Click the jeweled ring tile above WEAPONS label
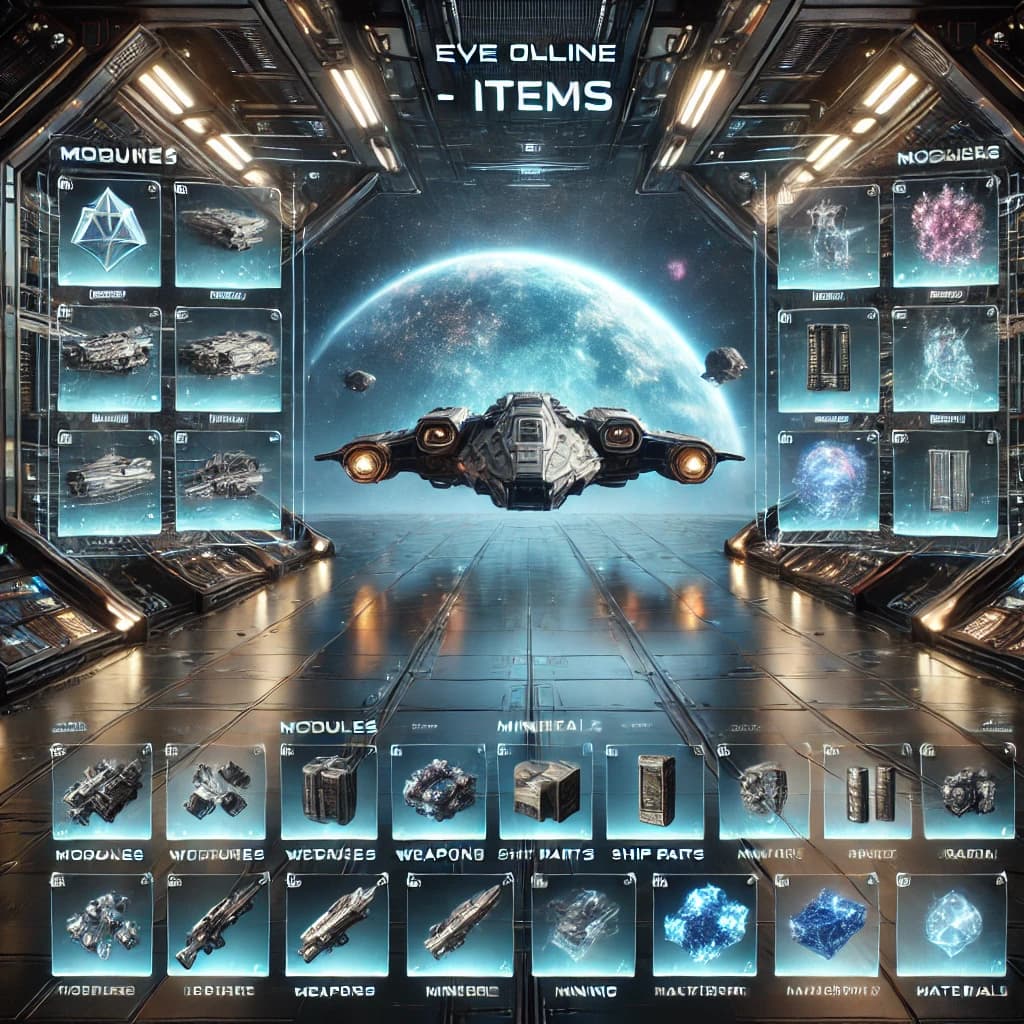 [439, 792]
